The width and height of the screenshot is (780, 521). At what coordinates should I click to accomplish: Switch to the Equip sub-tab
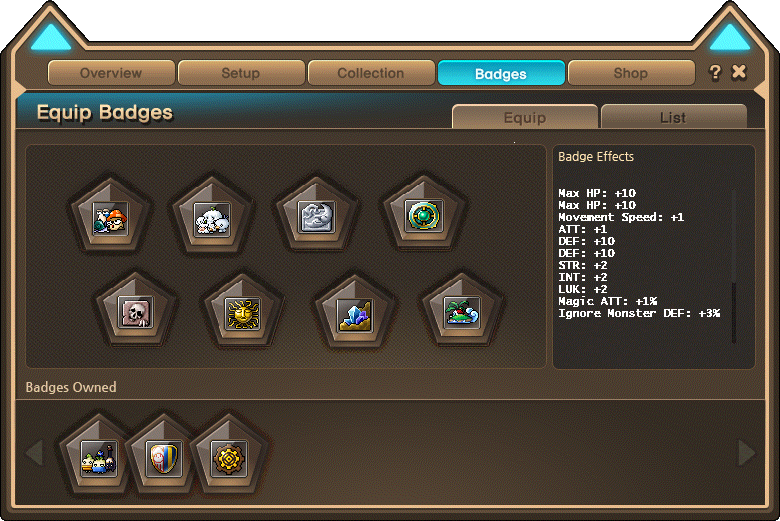tap(525, 117)
